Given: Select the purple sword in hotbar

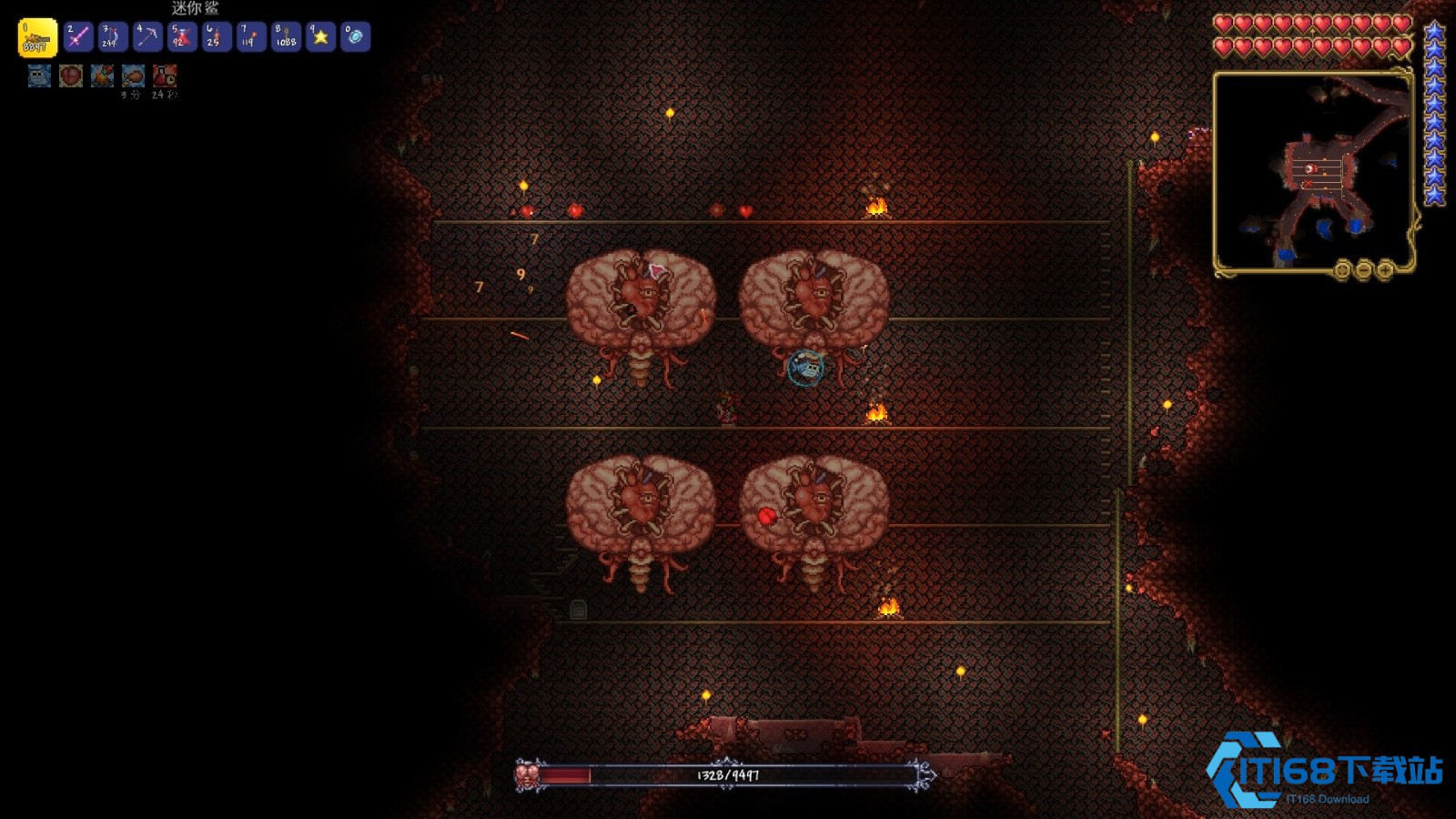Looking at the screenshot, I should [78, 37].
